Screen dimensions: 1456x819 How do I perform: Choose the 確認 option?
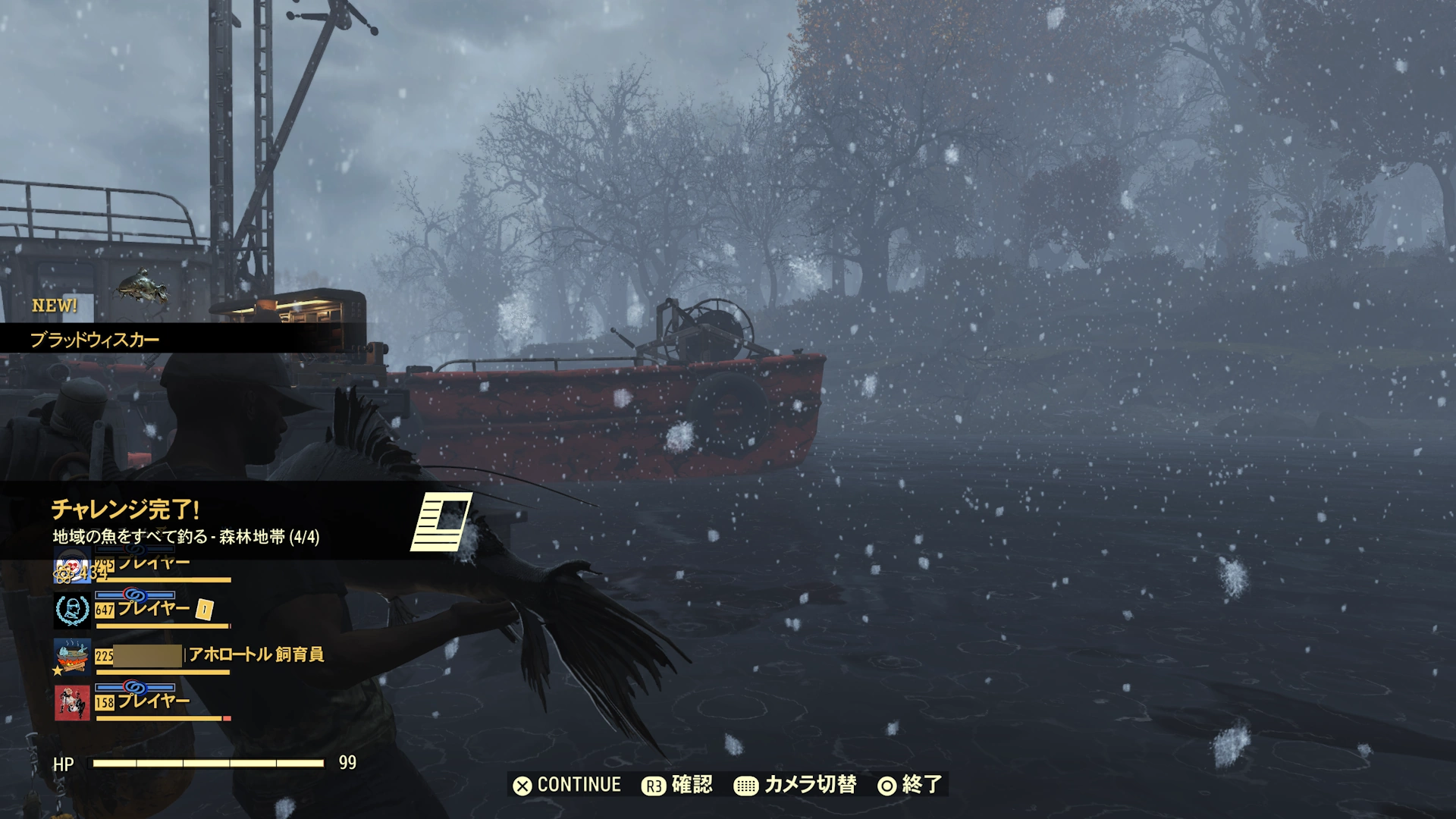(677, 785)
